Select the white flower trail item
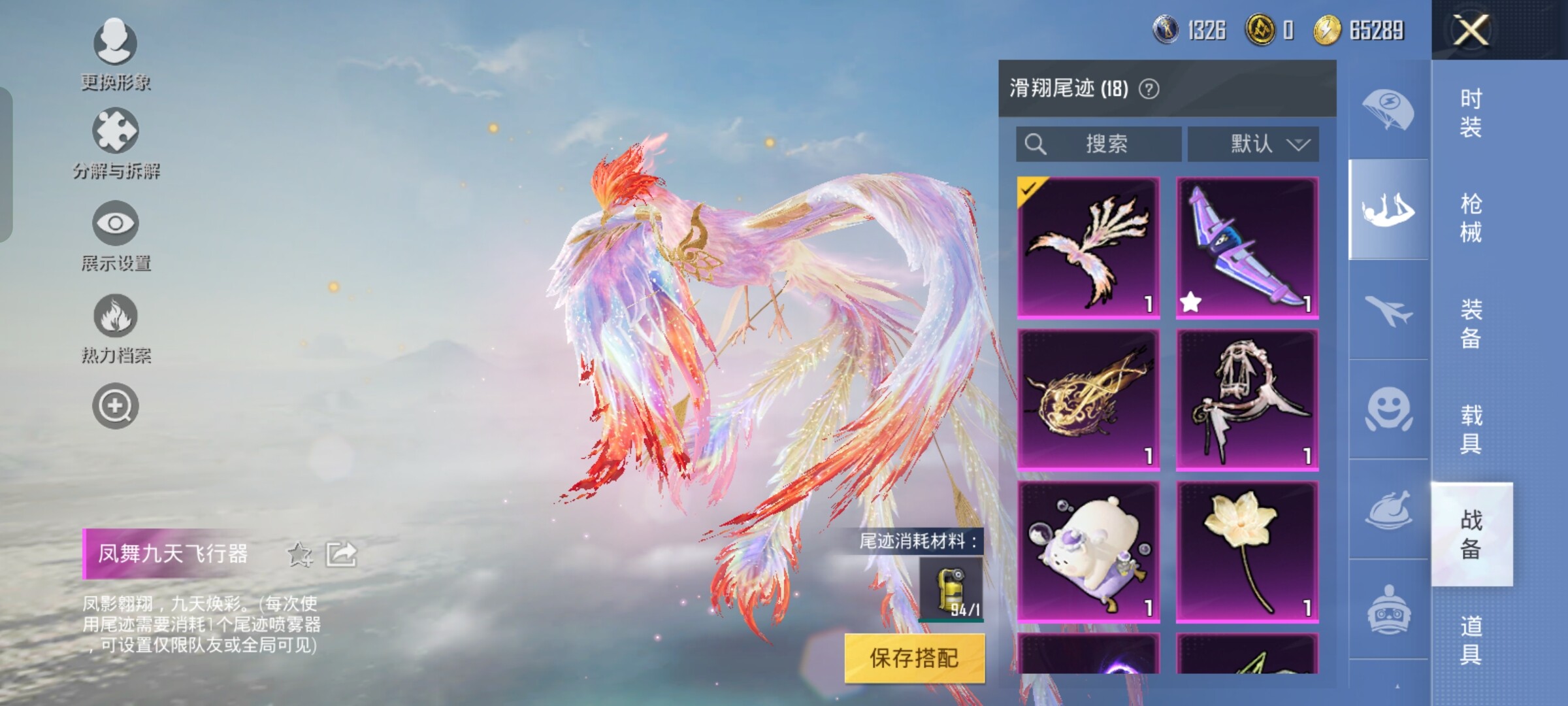 pos(1247,552)
